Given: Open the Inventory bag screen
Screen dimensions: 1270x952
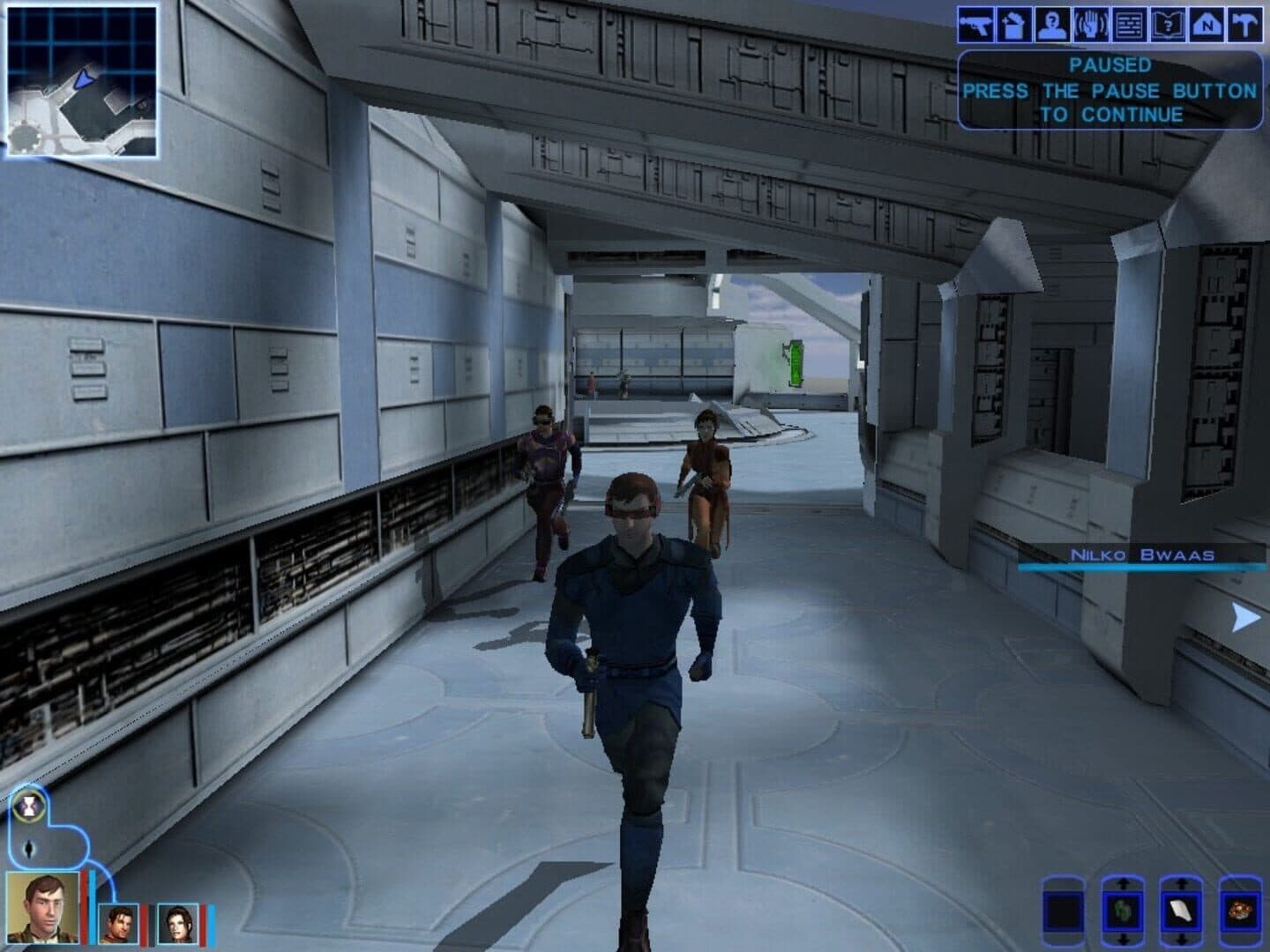Looking at the screenshot, I should [x=1016, y=25].
